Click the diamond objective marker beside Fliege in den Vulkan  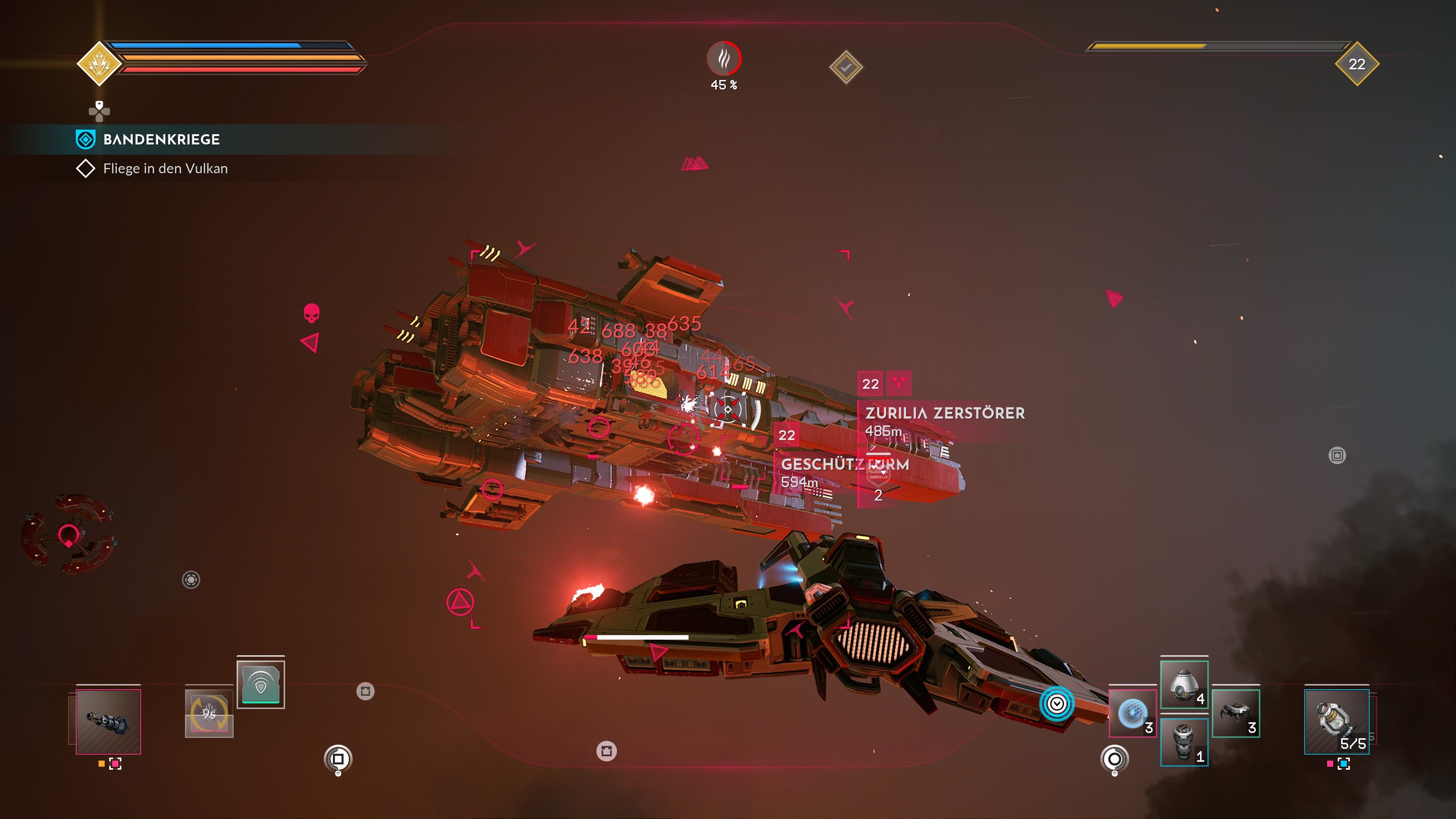coord(86,168)
